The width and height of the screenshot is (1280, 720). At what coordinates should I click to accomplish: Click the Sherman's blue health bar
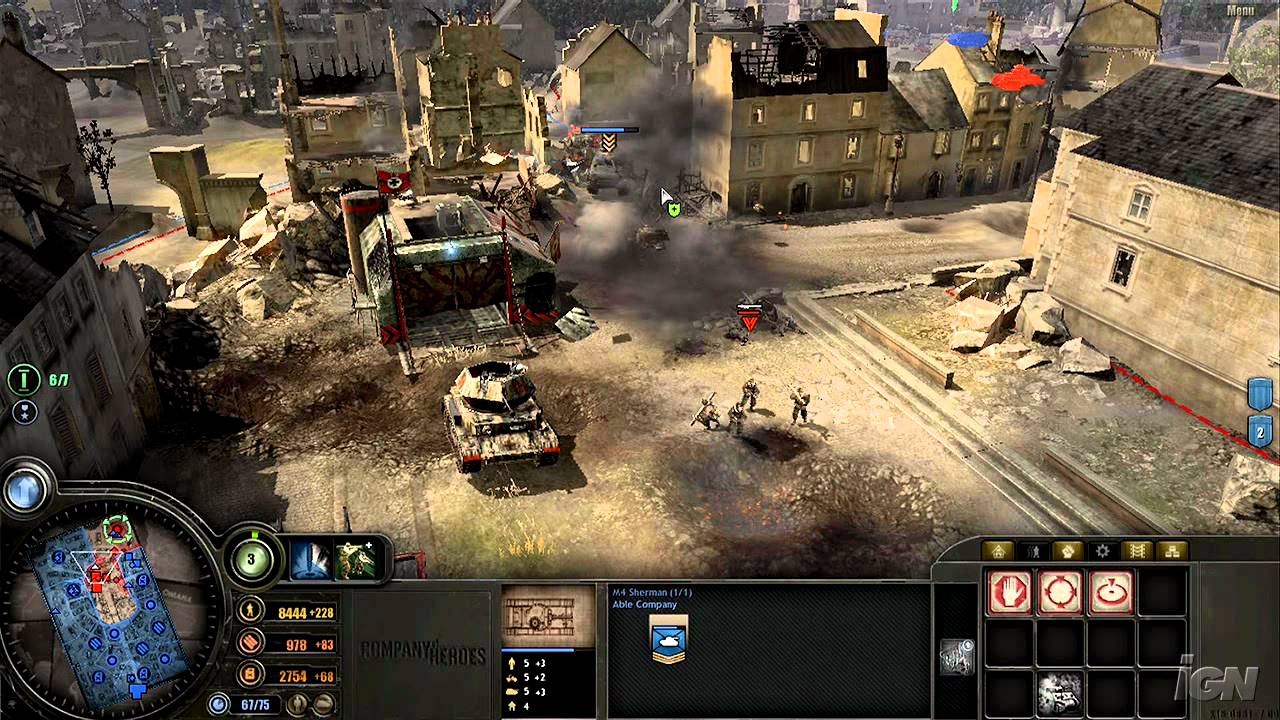pyautogui.click(x=539, y=649)
